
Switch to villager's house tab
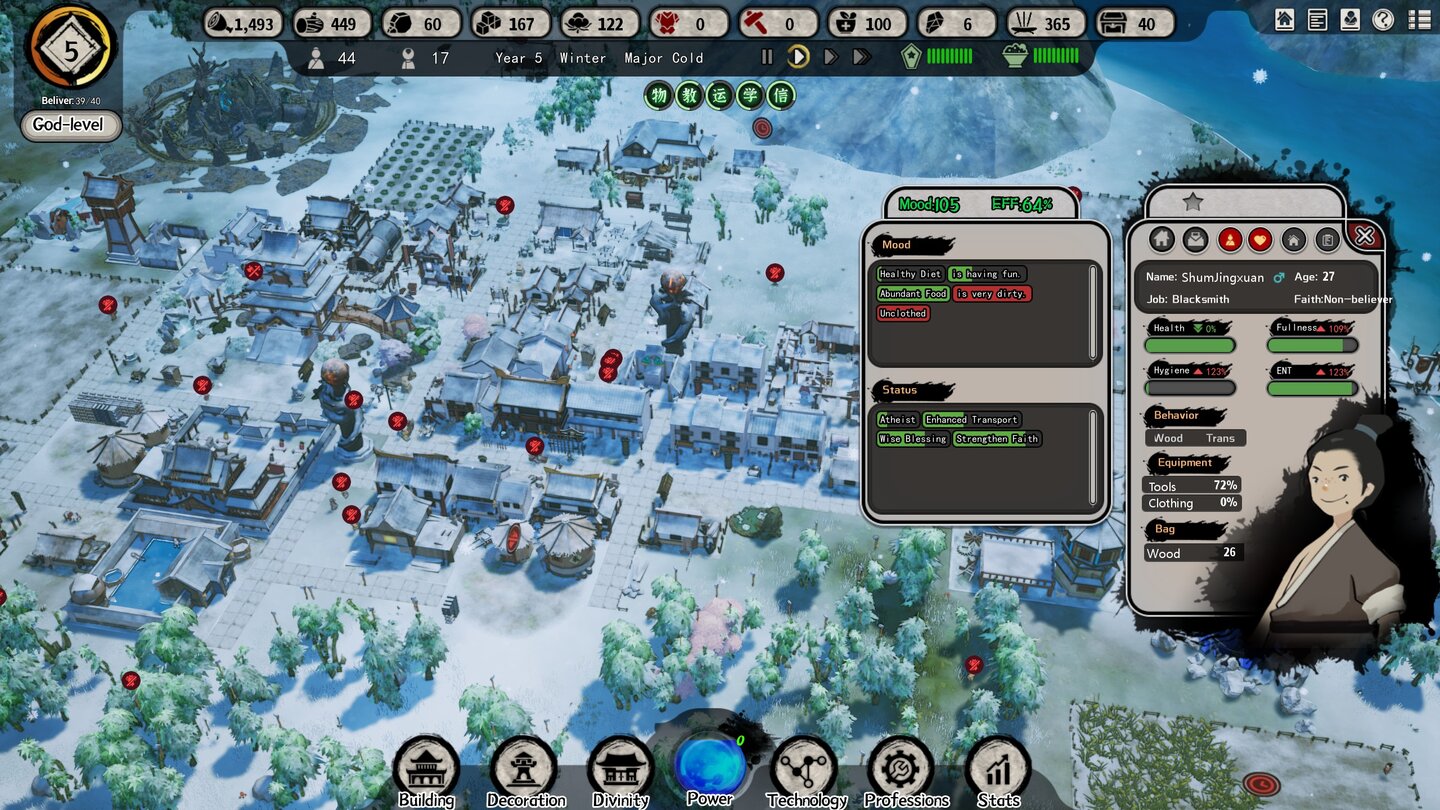point(1293,240)
